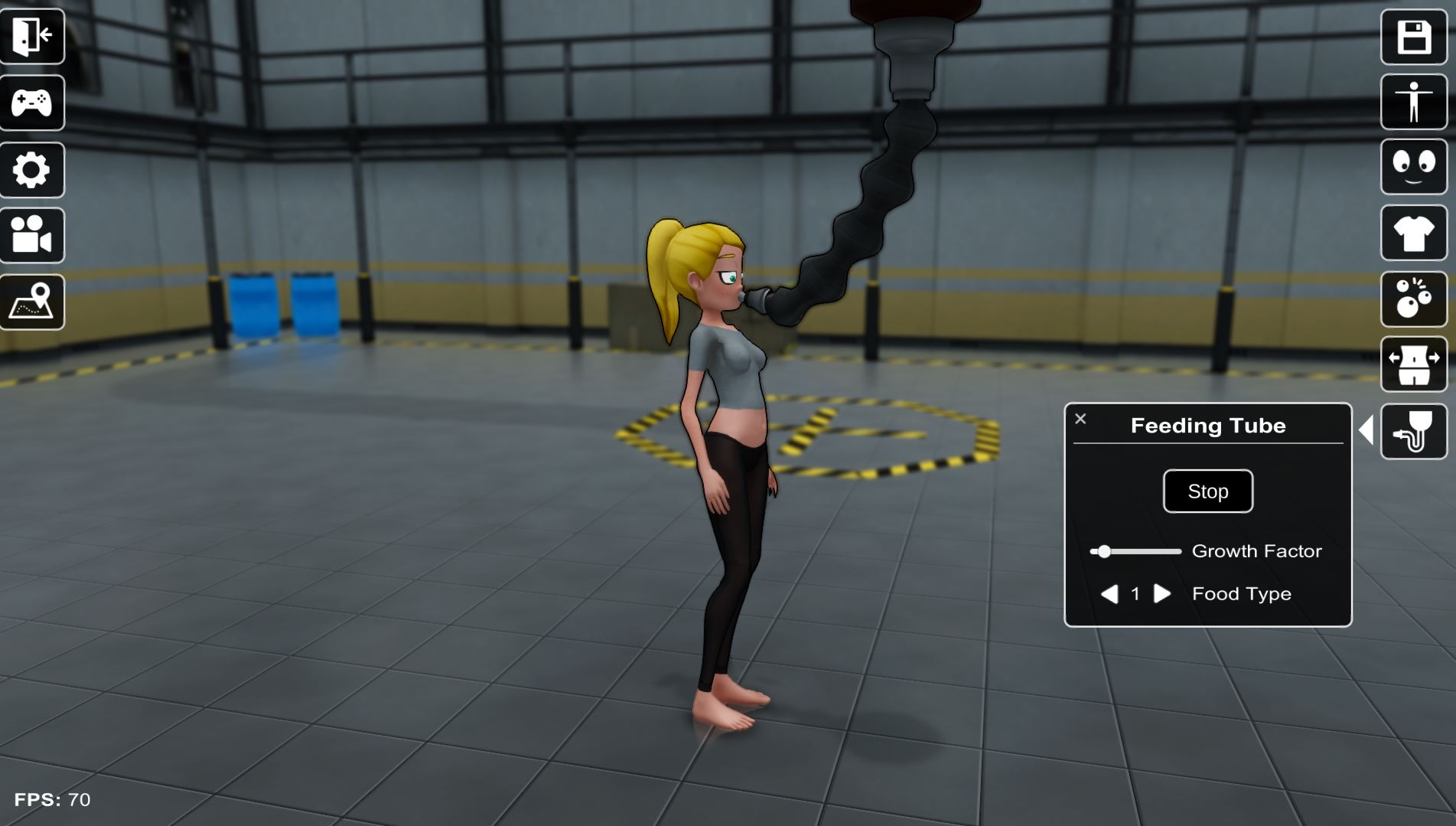Select the next Food Type

[x=1162, y=594]
